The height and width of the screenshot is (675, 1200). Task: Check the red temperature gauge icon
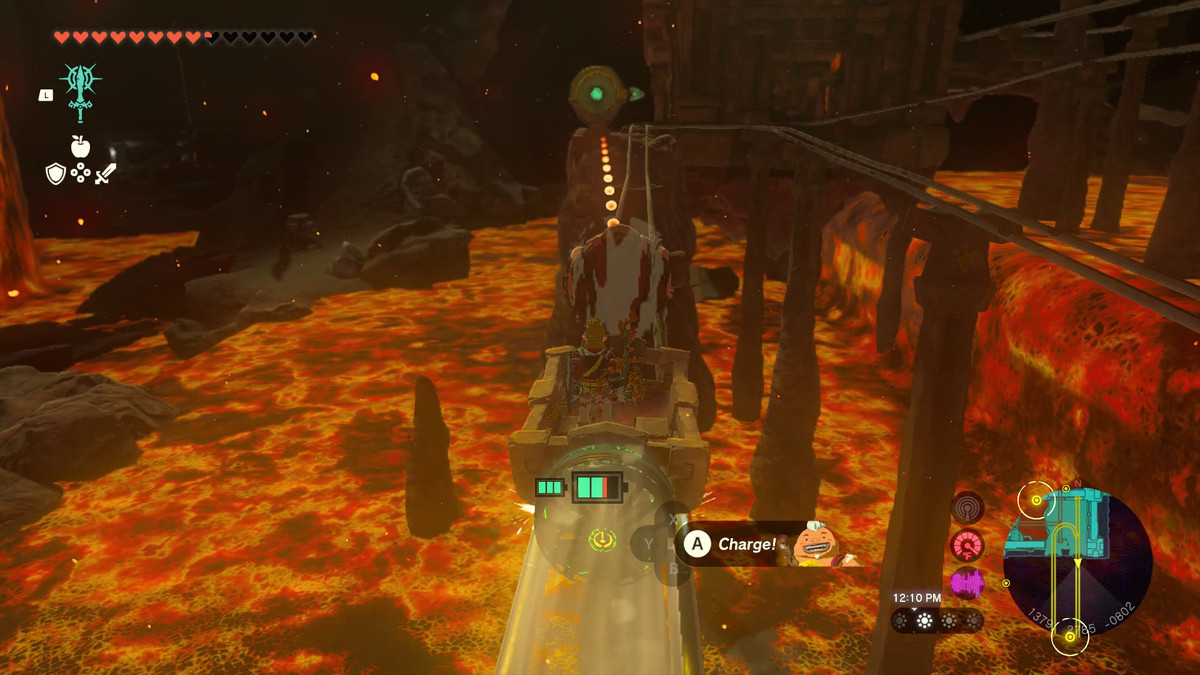(x=967, y=545)
